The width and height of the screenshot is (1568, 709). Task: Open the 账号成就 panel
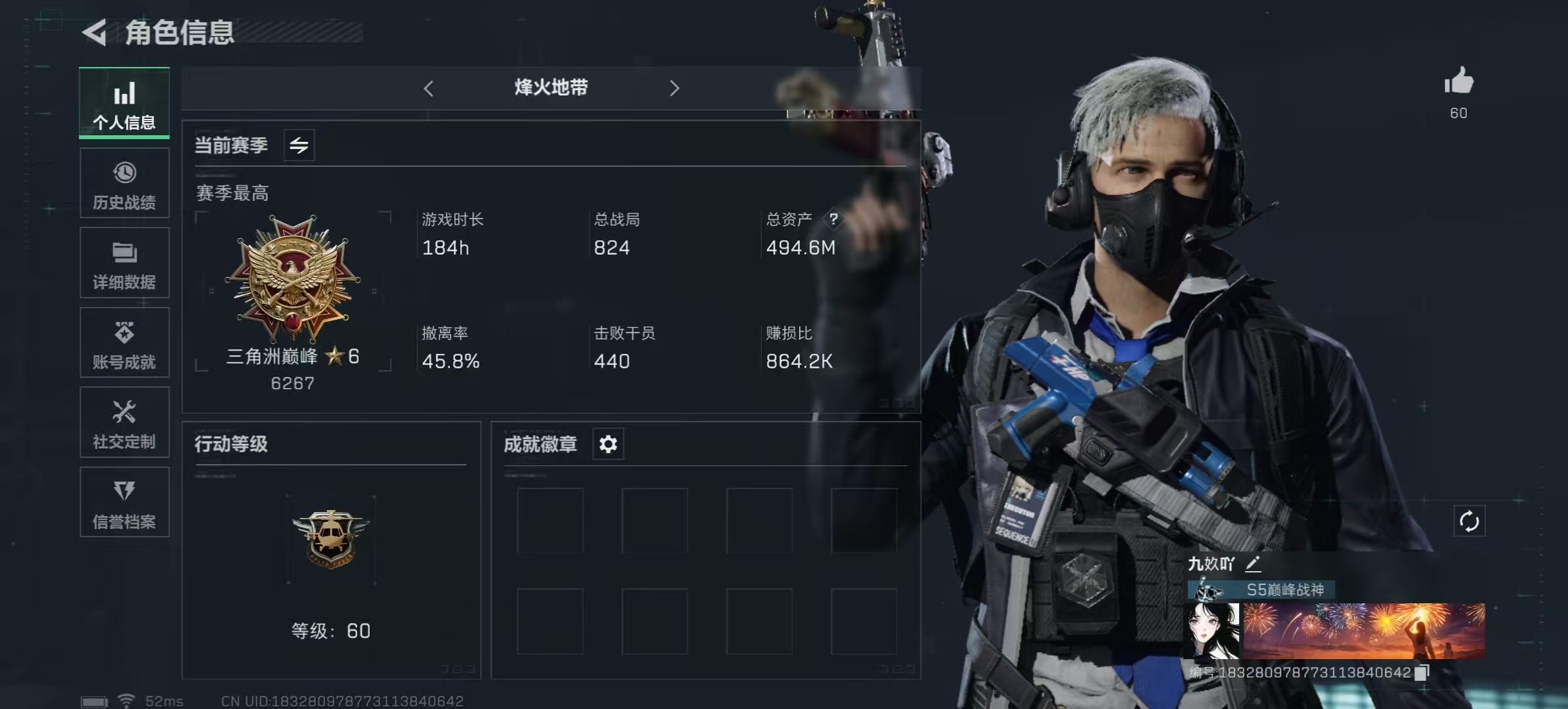tap(124, 343)
